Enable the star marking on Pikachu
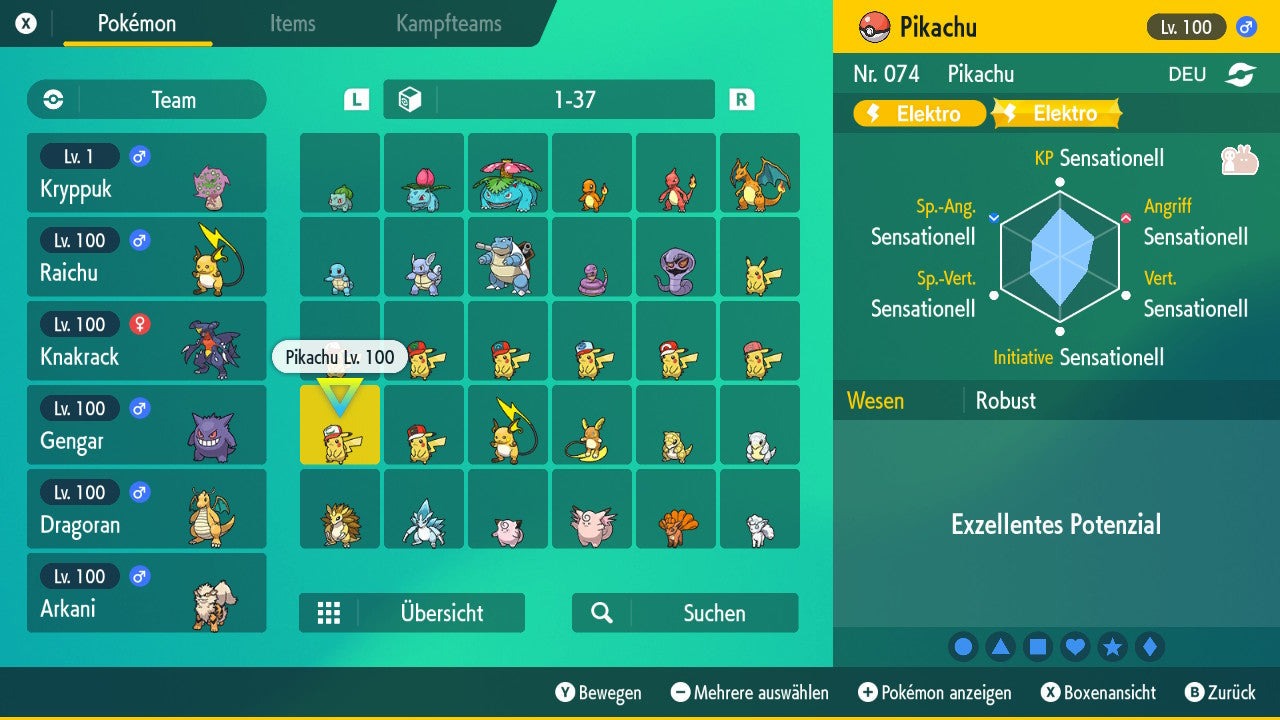Image resolution: width=1280 pixels, height=720 pixels. 1112,646
